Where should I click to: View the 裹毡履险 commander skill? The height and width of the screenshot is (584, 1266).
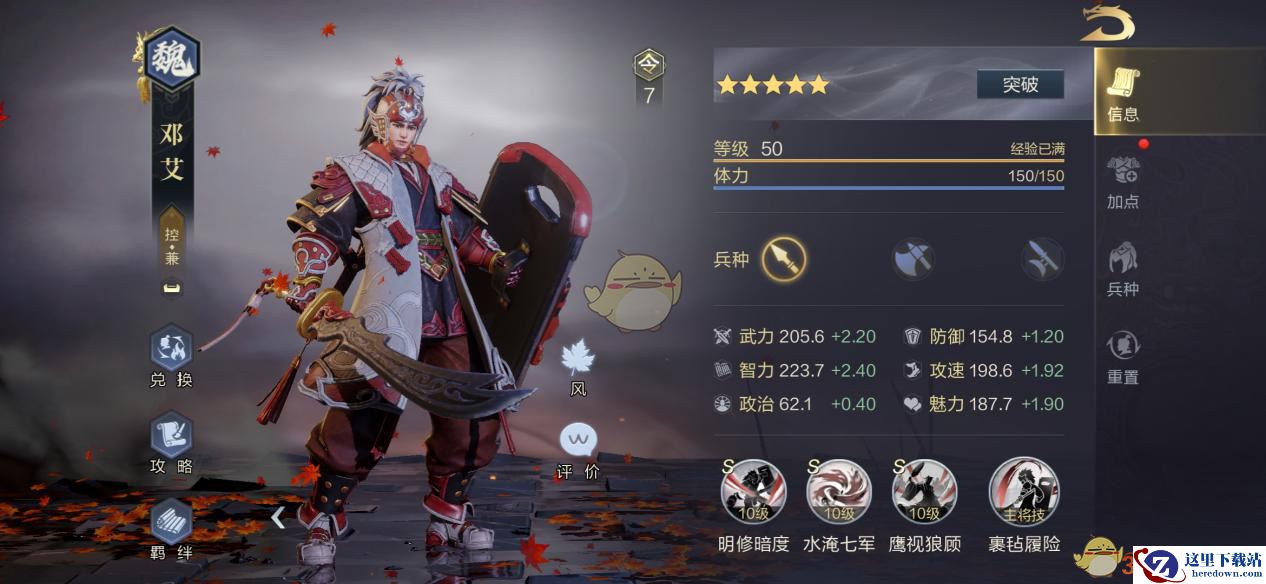coord(1024,493)
